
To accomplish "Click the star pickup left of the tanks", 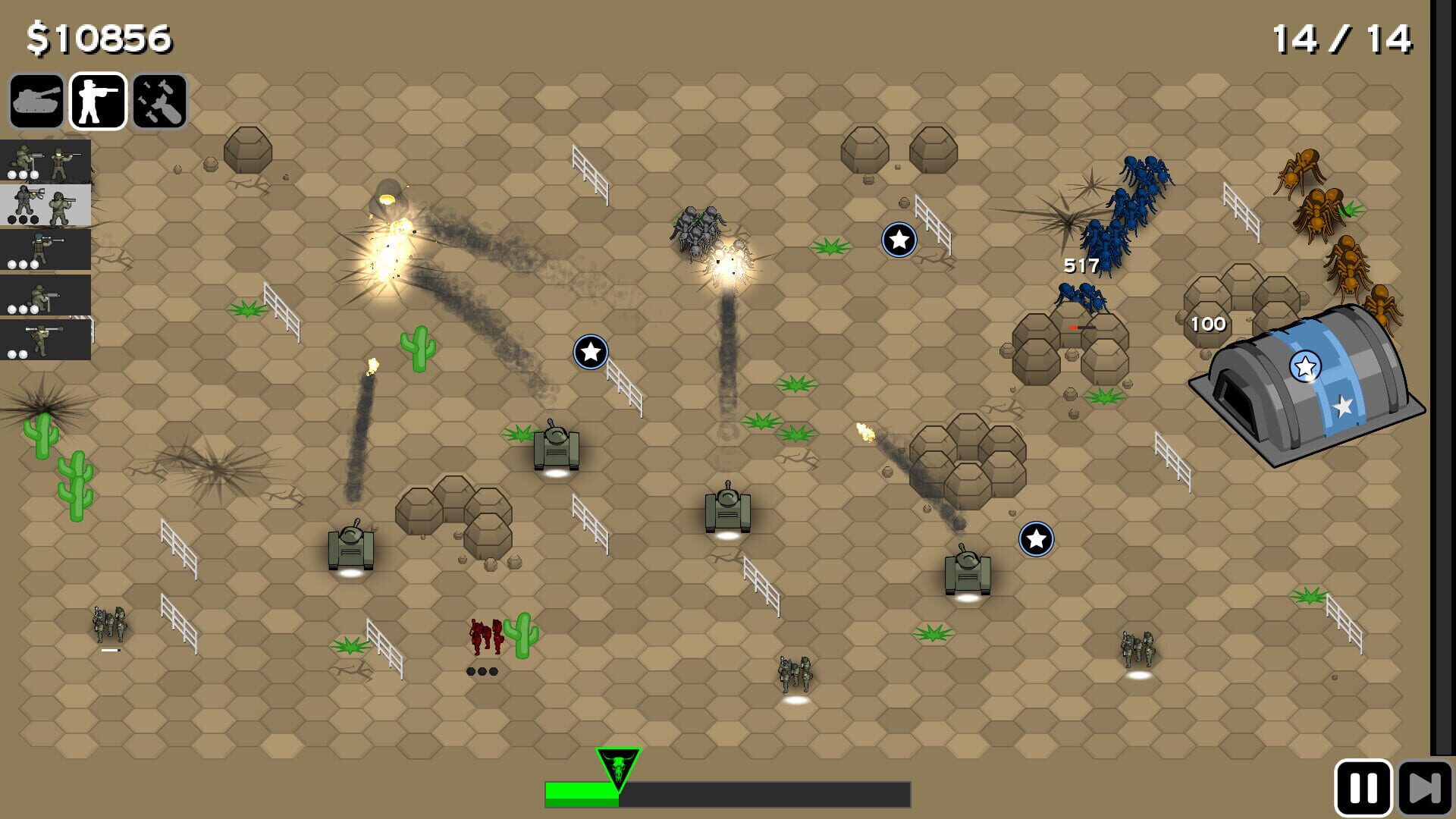I will click(x=591, y=351).
